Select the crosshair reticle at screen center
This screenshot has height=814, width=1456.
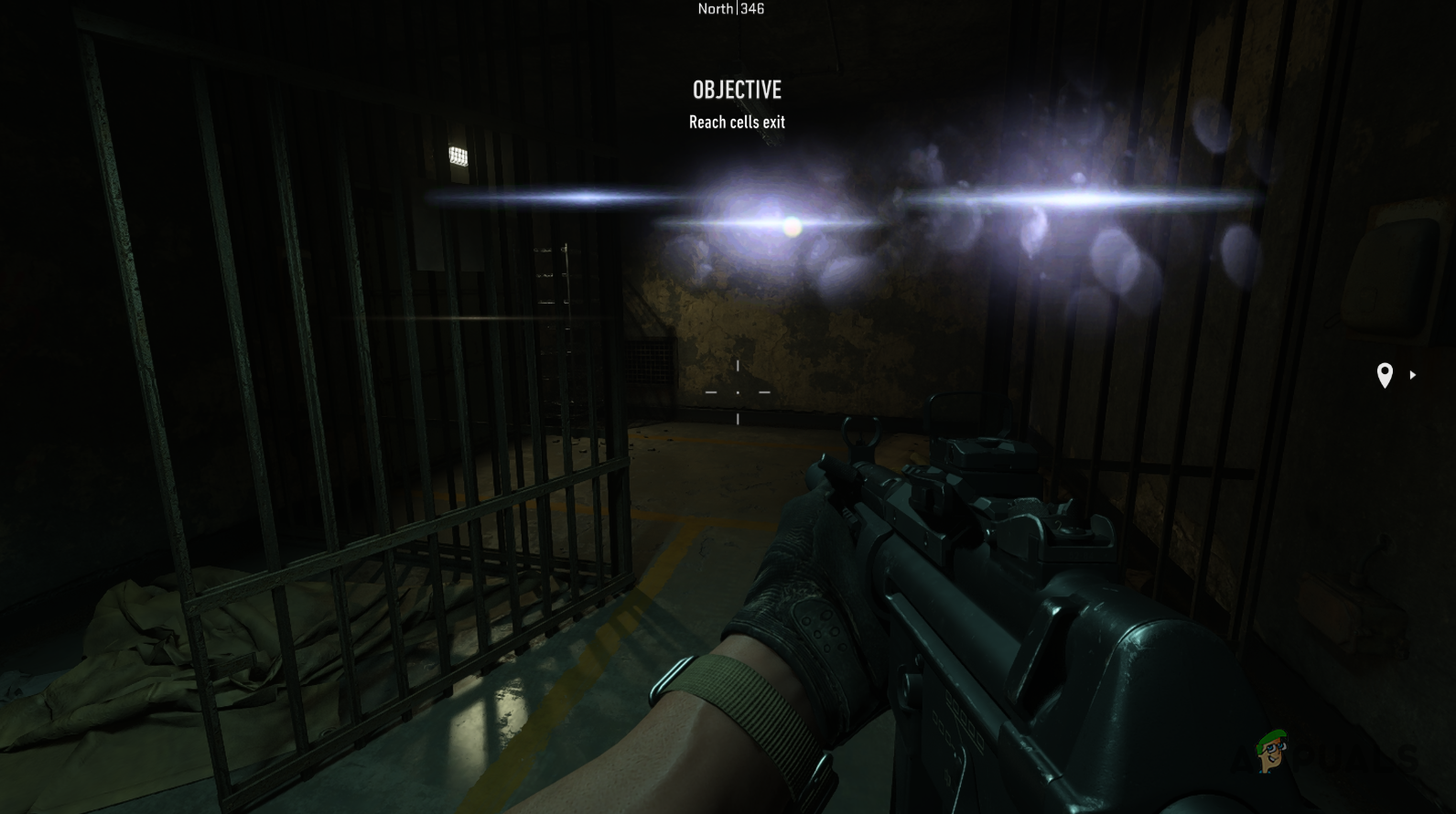click(x=737, y=391)
